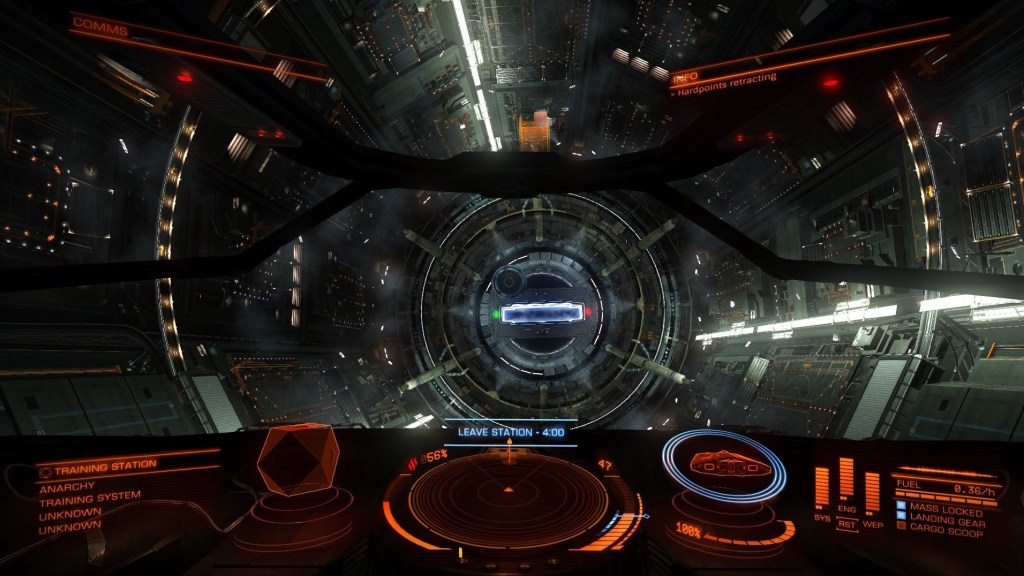The image size is (1024, 576).
Task: Select the Training Station target entry
Action: (x=105, y=465)
